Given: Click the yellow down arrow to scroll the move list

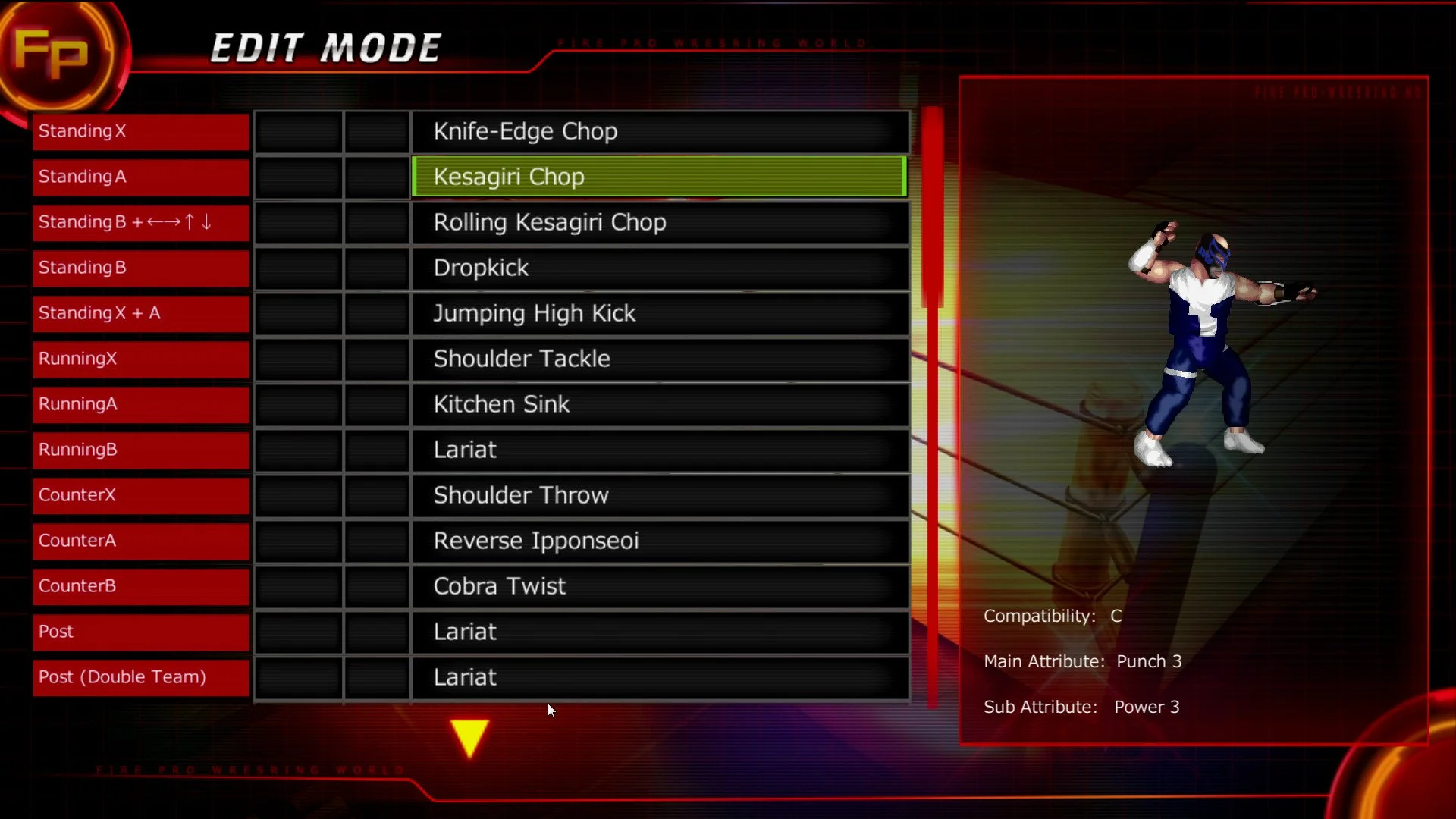Looking at the screenshot, I should 469,736.
